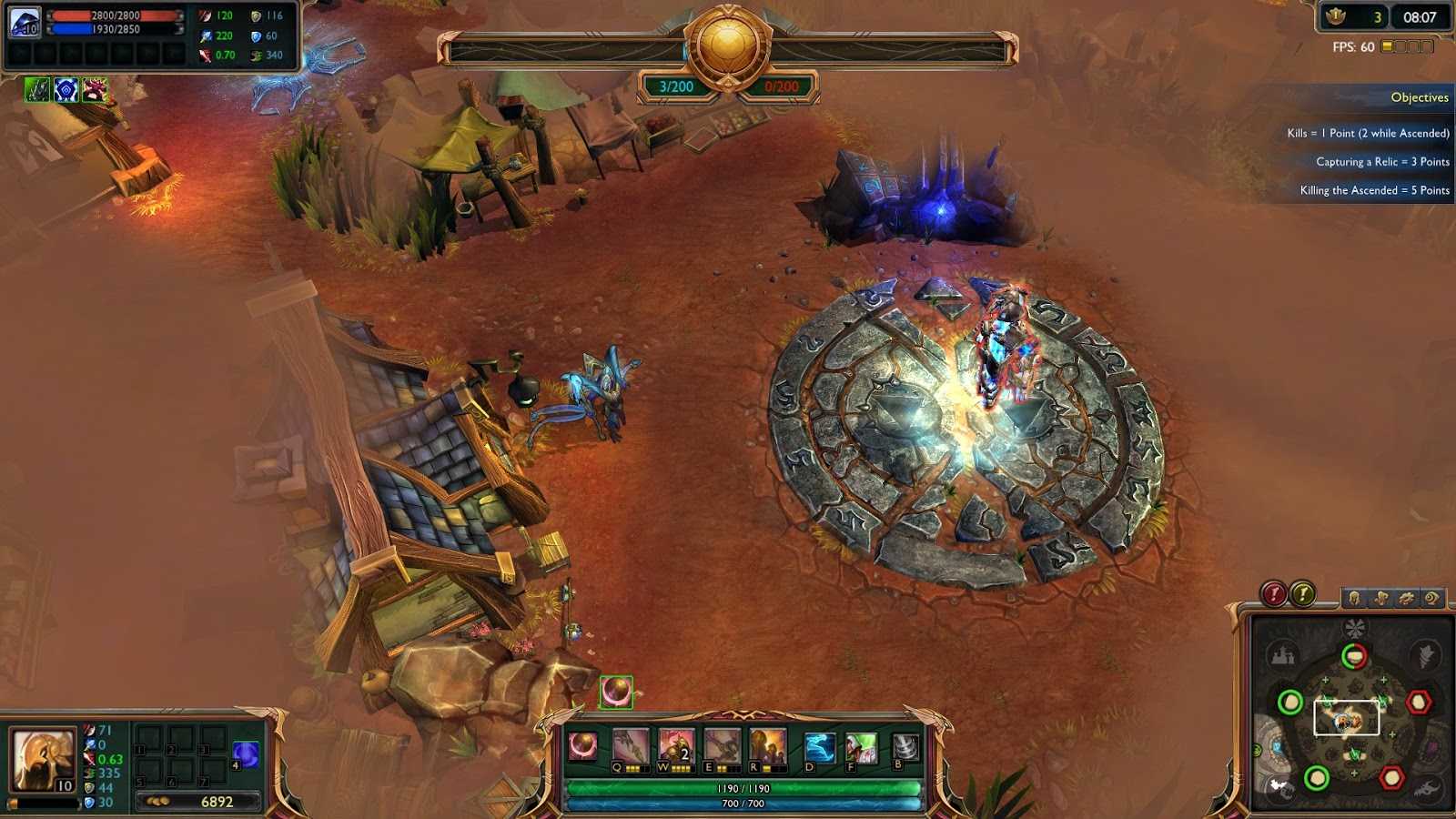The height and width of the screenshot is (819, 1456).
Task: Use the green F summoner spell
Action: click(860, 747)
